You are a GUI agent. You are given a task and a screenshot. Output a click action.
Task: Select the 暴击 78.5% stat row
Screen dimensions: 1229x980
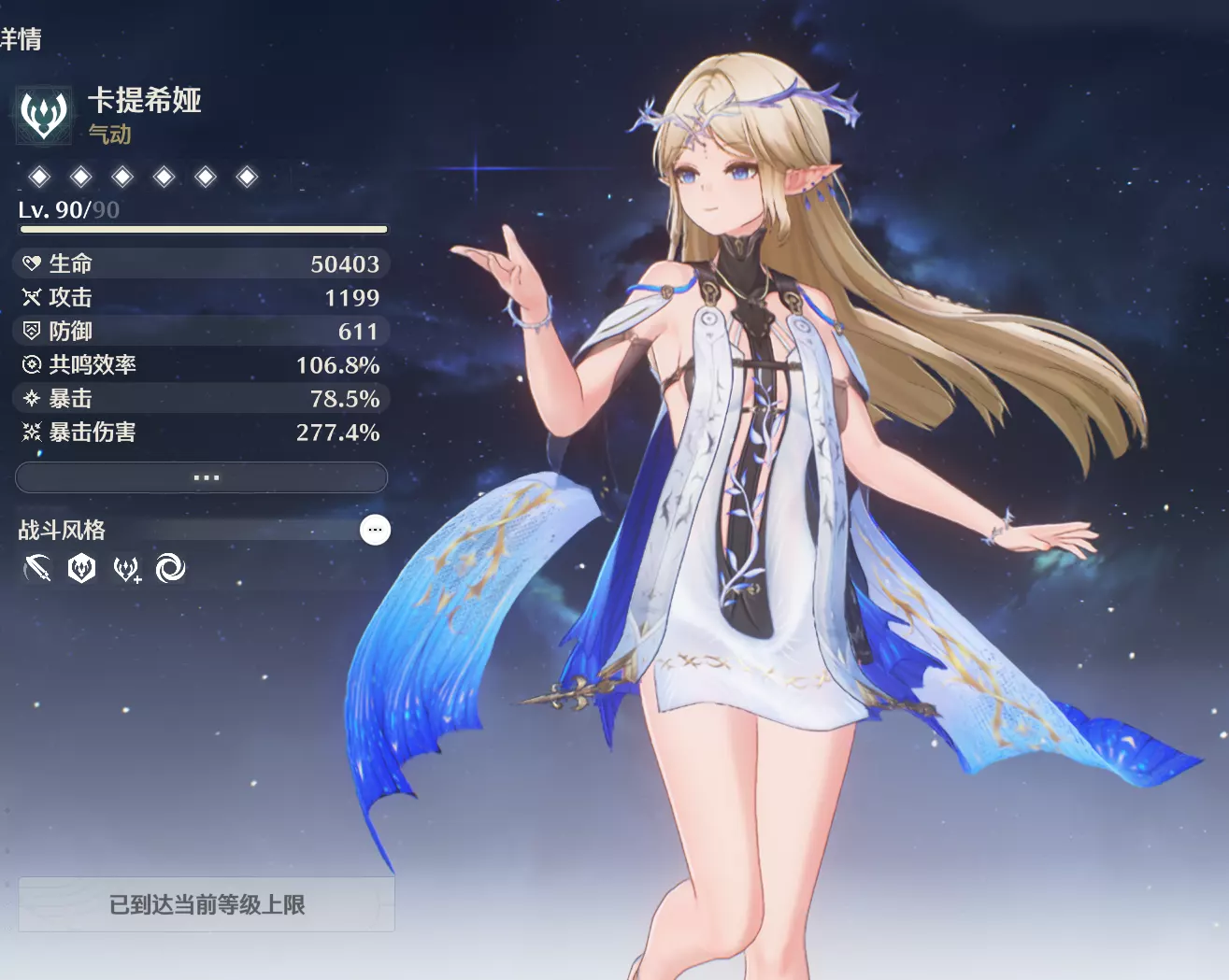pyautogui.click(x=201, y=398)
